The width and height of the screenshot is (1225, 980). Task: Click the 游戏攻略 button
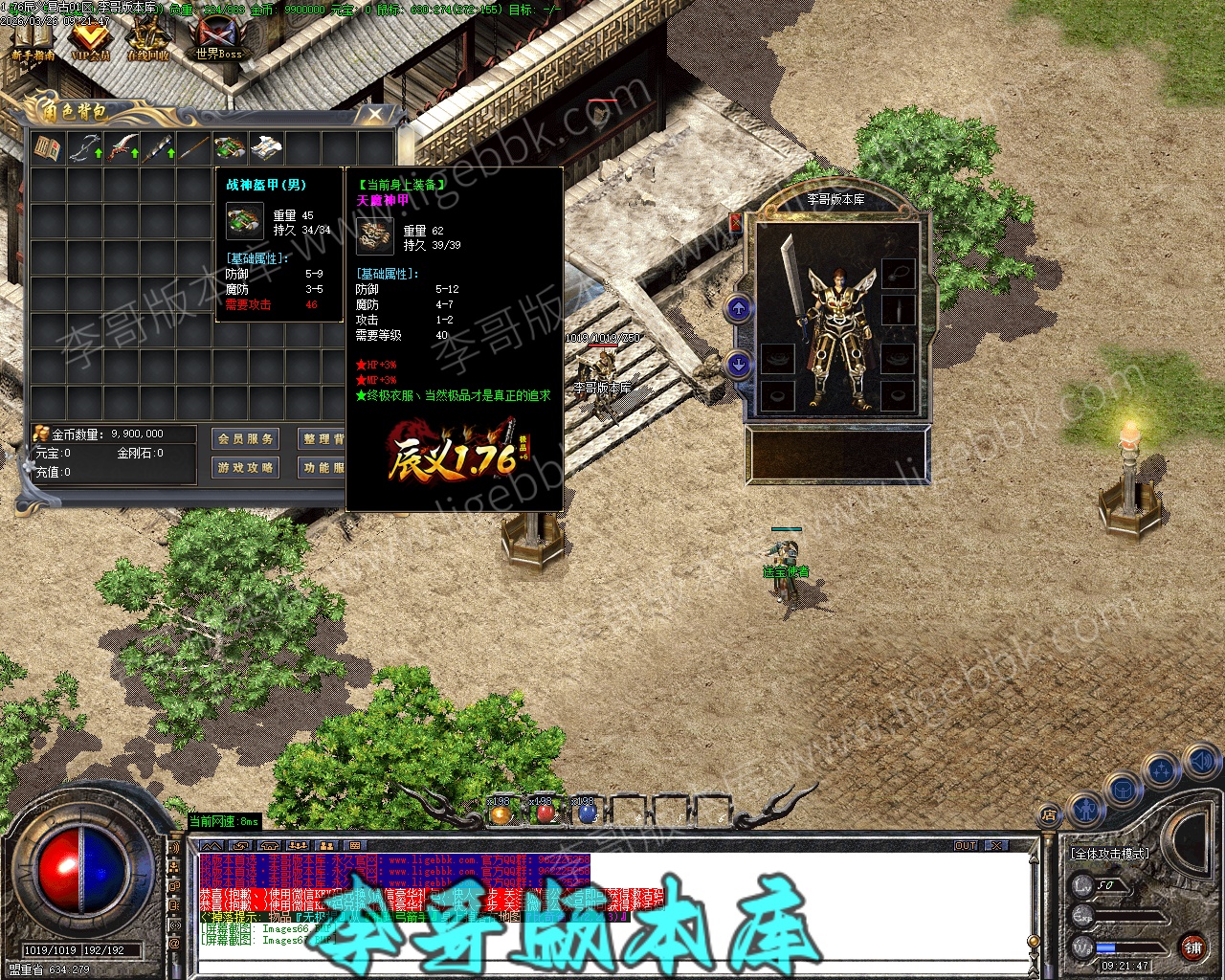246,467
